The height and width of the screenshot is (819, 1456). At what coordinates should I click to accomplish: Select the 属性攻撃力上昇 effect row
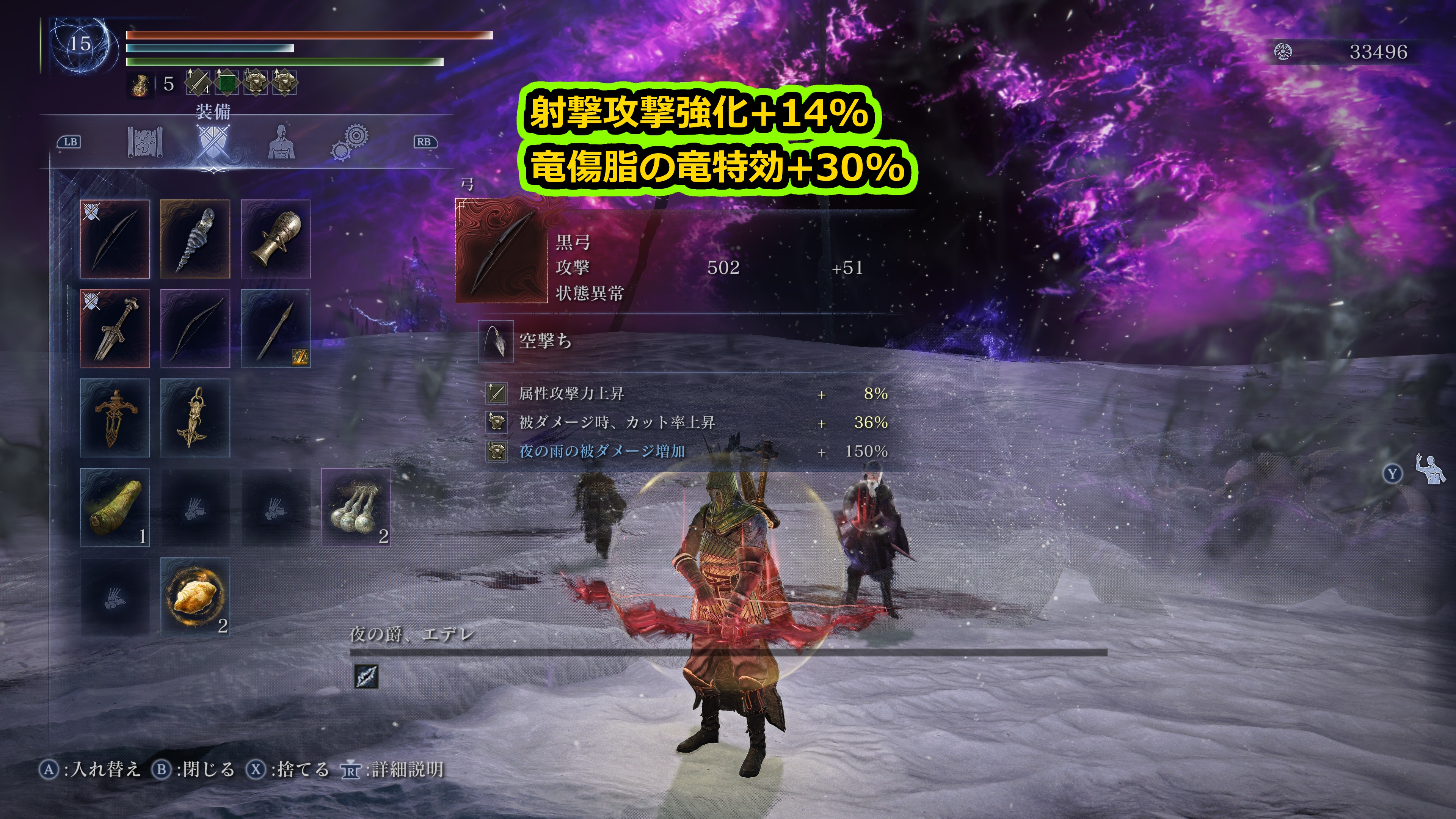(x=687, y=394)
